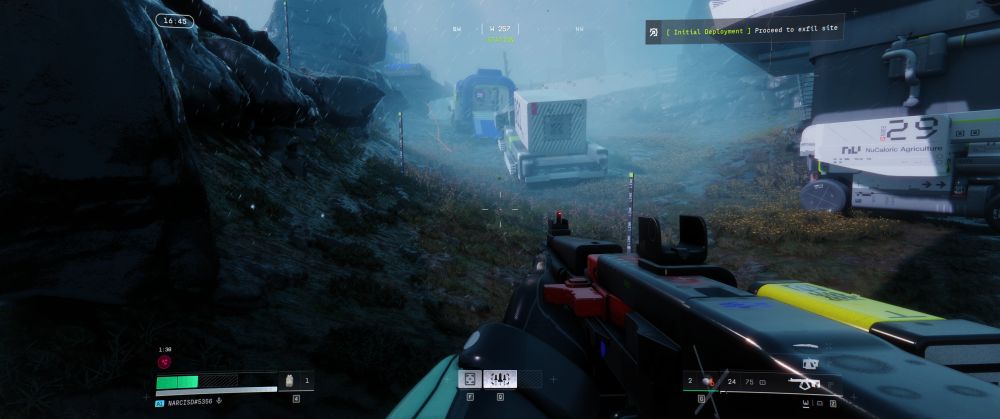Toggle the microphone icon beside the player name
This screenshot has height=419, width=1000.
click(219, 404)
